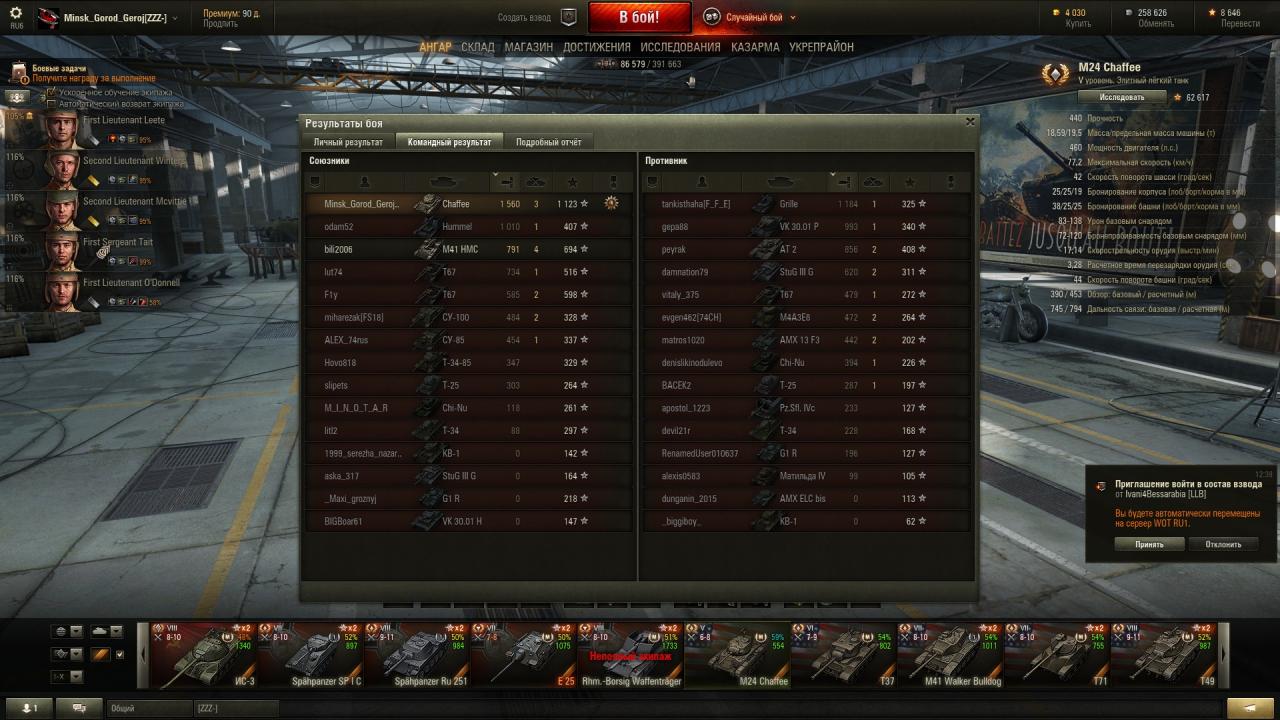Show the ИССЛЕДОВАНИЯ tech tree
The width and height of the screenshot is (1280, 720).
680,47
